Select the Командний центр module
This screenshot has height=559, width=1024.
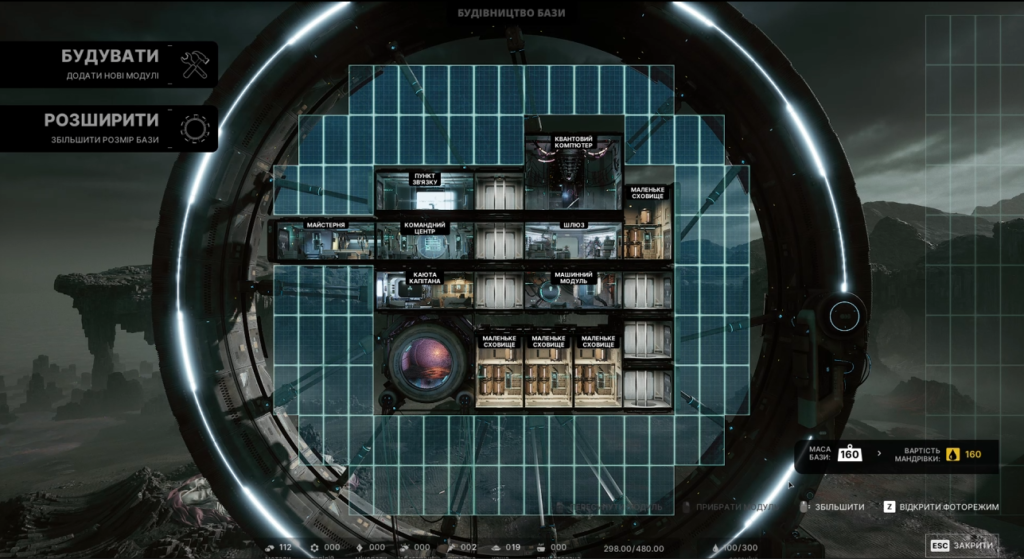tap(424, 241)
